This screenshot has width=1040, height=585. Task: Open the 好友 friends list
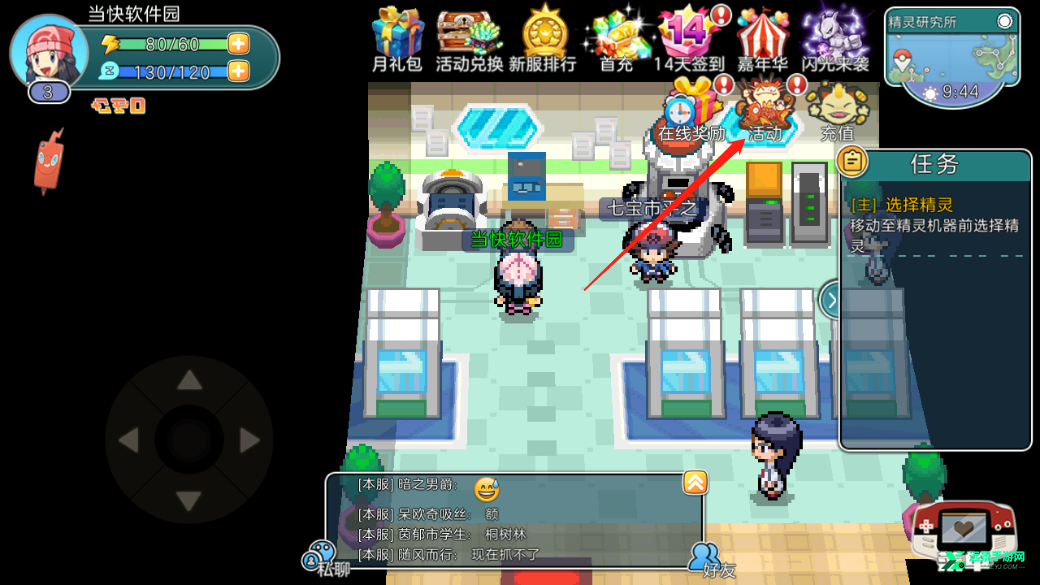[x=707, y=558]
